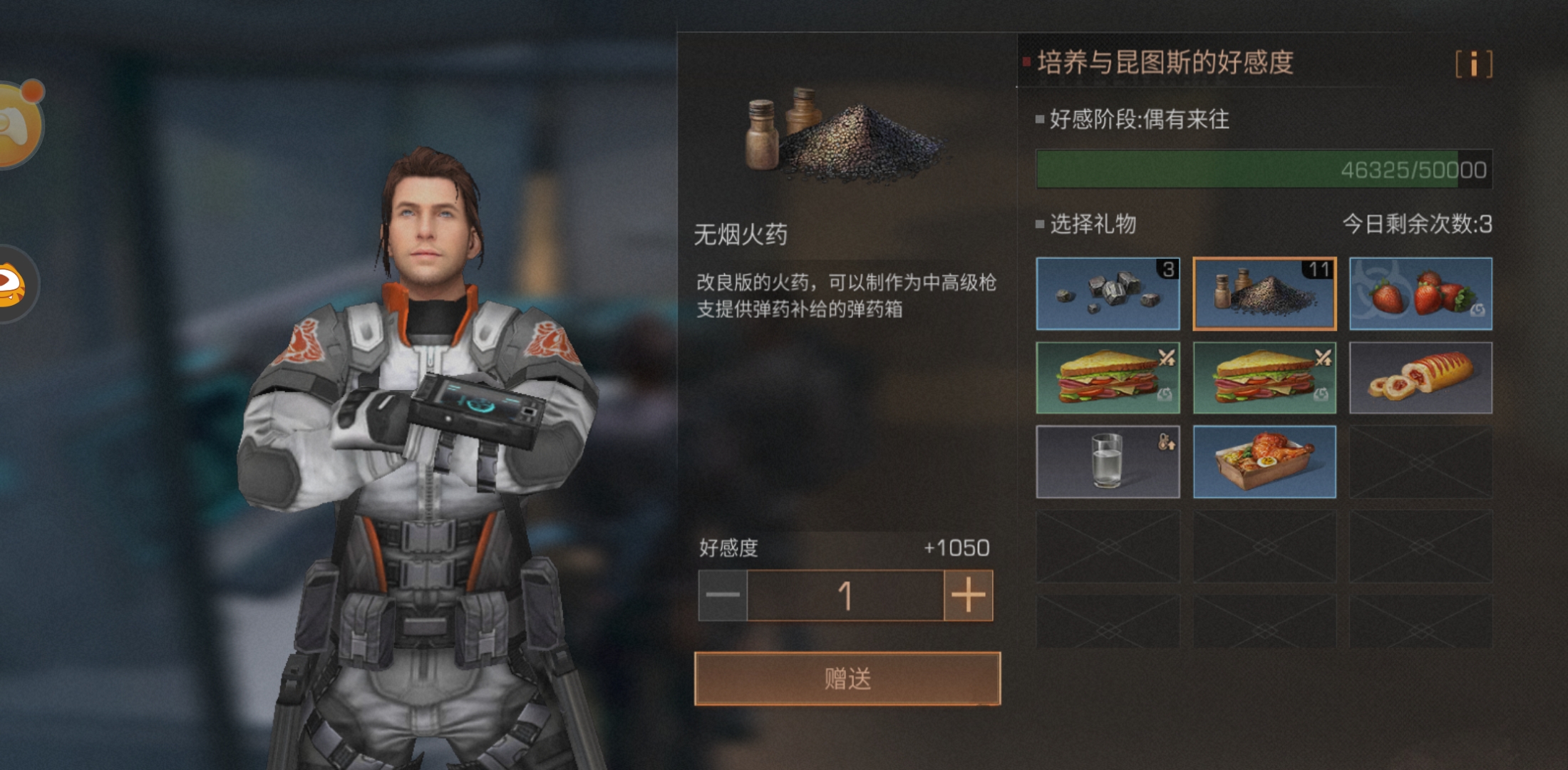The height and width of the screenshot is (770, 1568).
Task: Increase gift quantity with plus button
Action: point(967,596)
